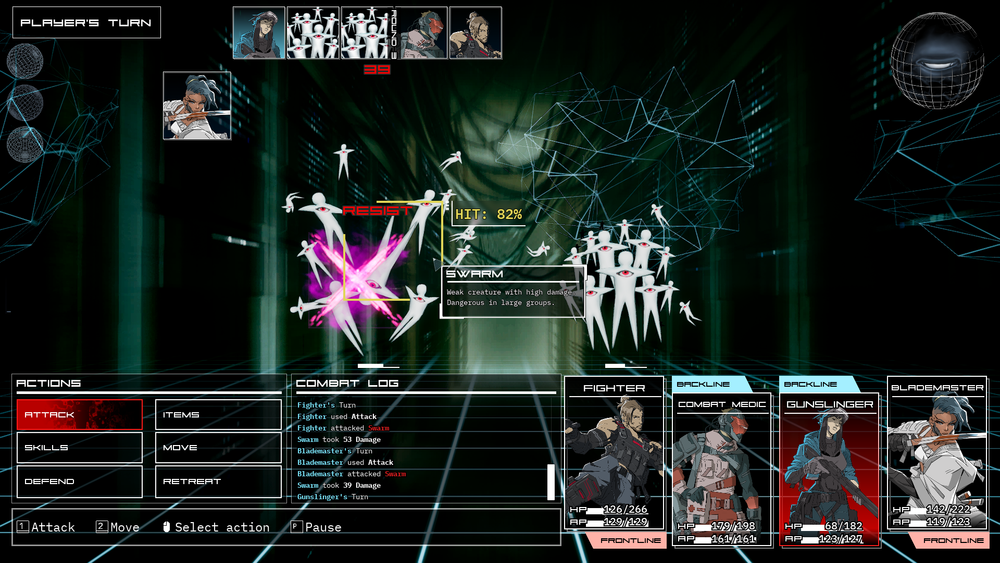Viewport: 1000px width, 563px height.
Task: Select the Fighter party card
Action: point(614,461)
